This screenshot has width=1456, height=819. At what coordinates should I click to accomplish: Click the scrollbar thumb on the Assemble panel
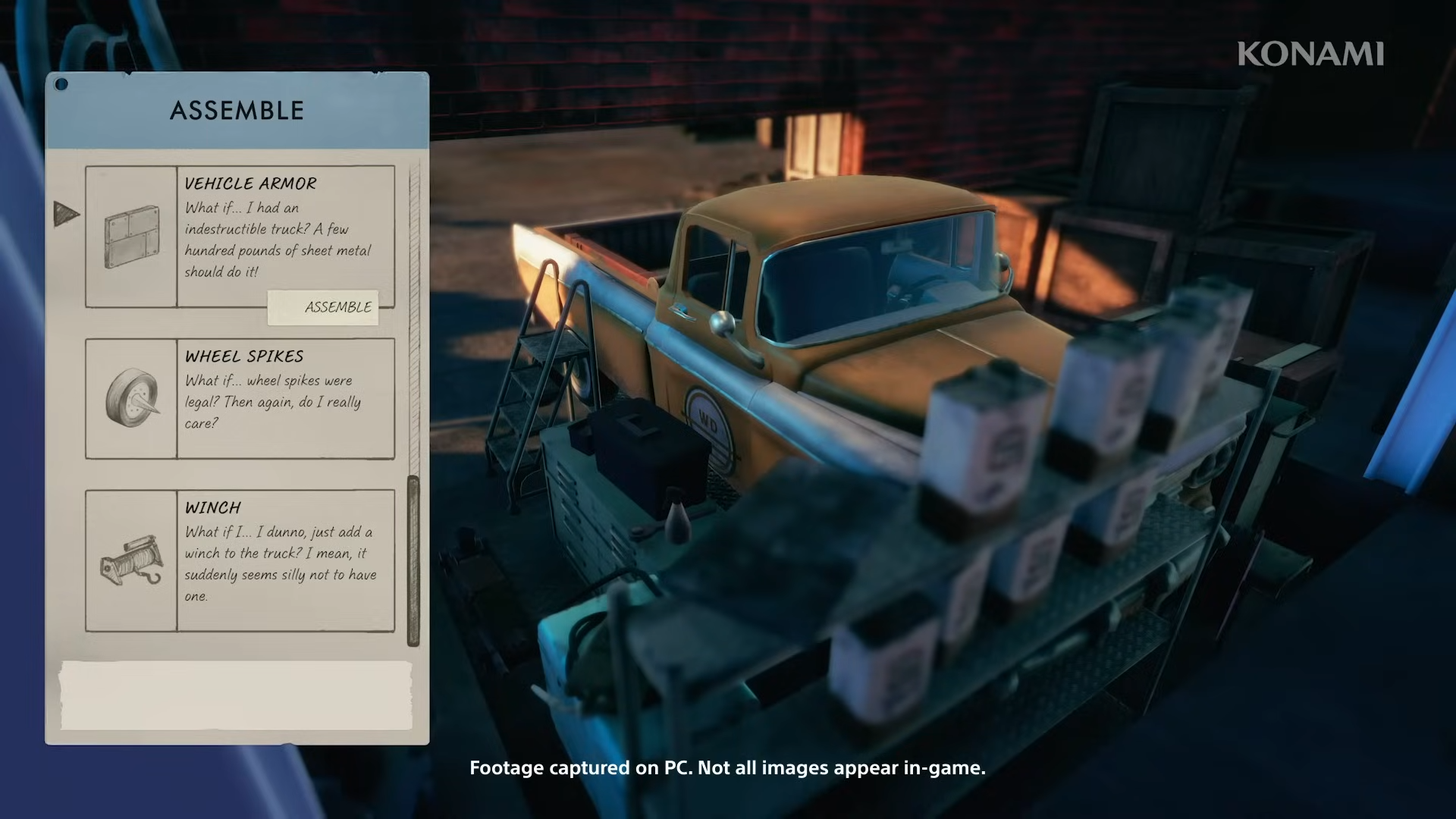click(x=413, y=557)
